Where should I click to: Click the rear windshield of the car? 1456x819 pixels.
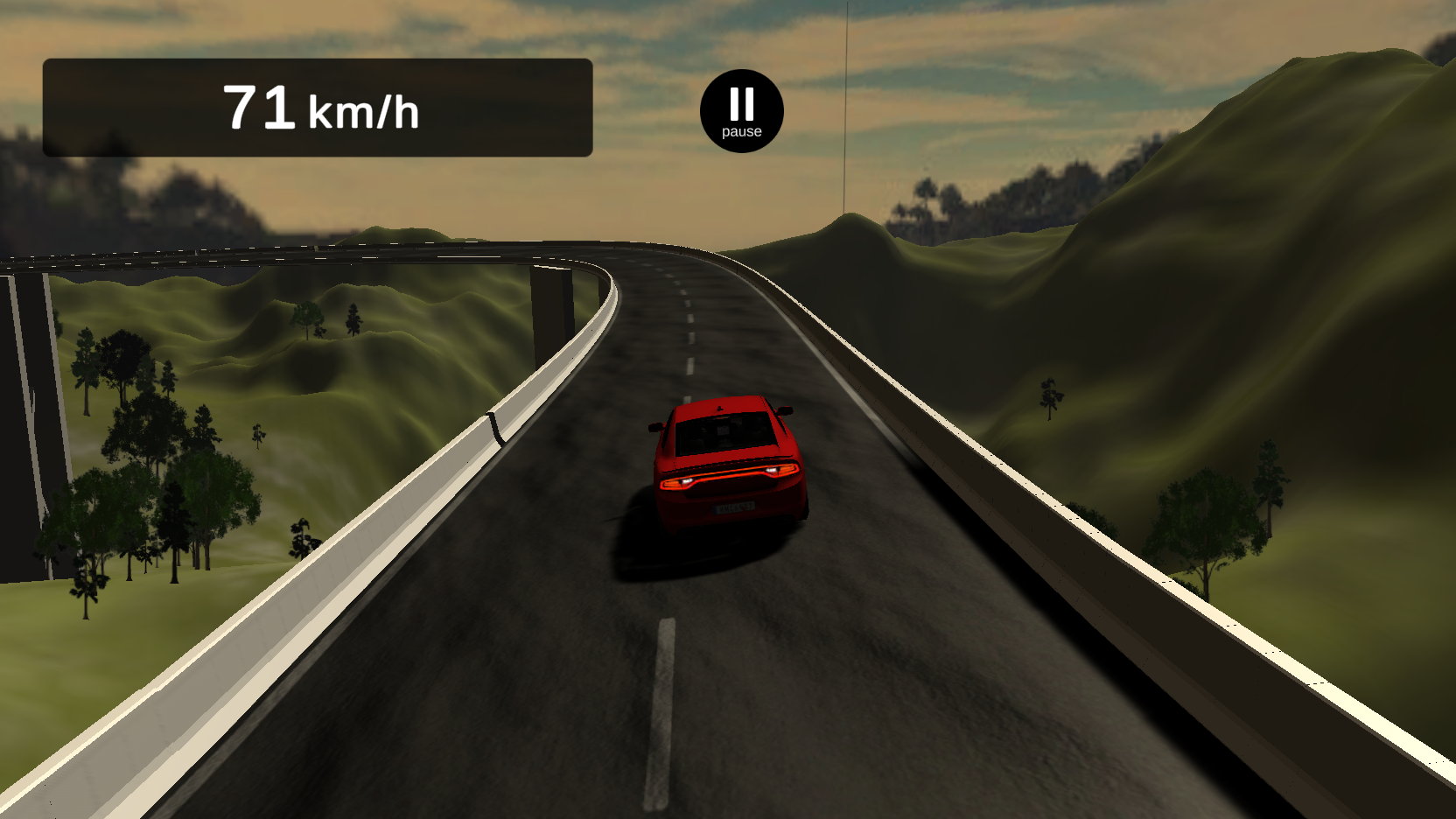[724, 434]
